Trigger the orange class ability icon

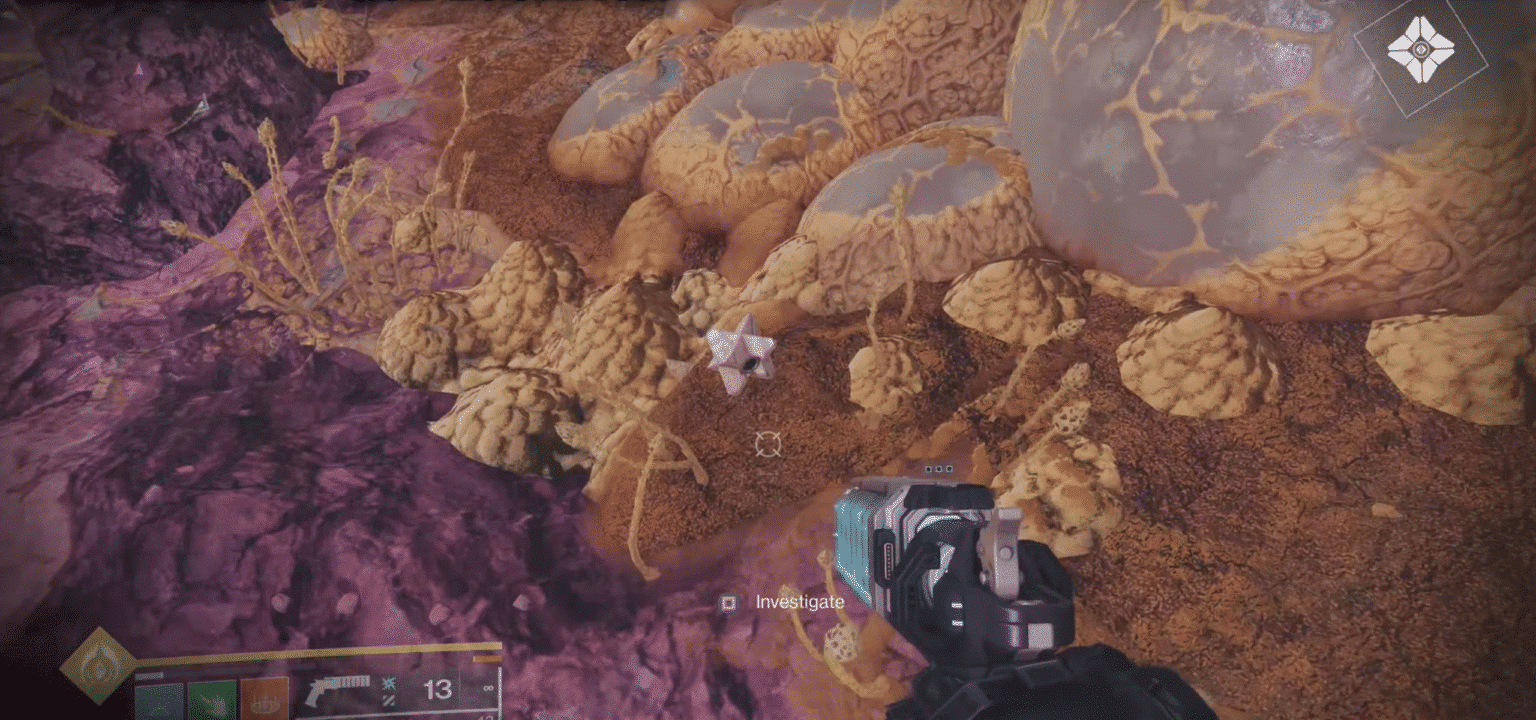coord(265,699)
